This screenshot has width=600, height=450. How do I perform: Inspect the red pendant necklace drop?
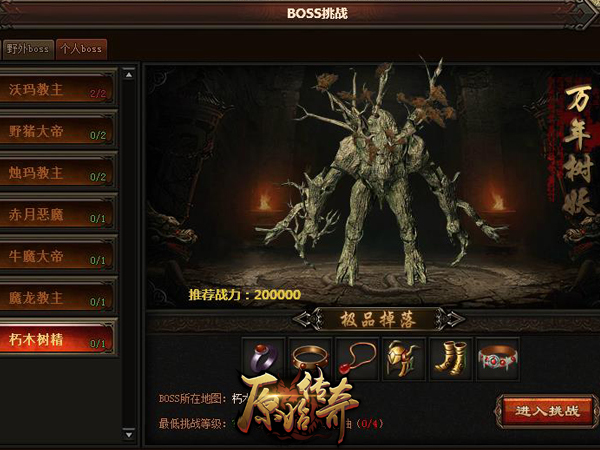tap(356, 358)
